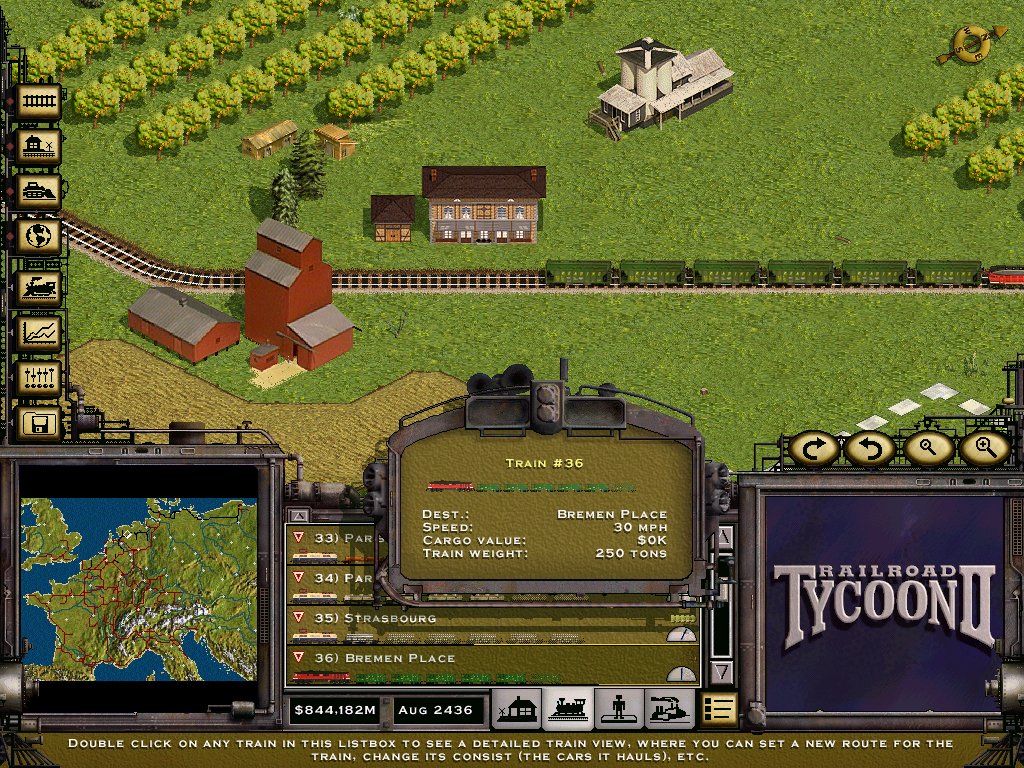Open the control panel sliders button
1024x768 pixels.
click(38, 378)
